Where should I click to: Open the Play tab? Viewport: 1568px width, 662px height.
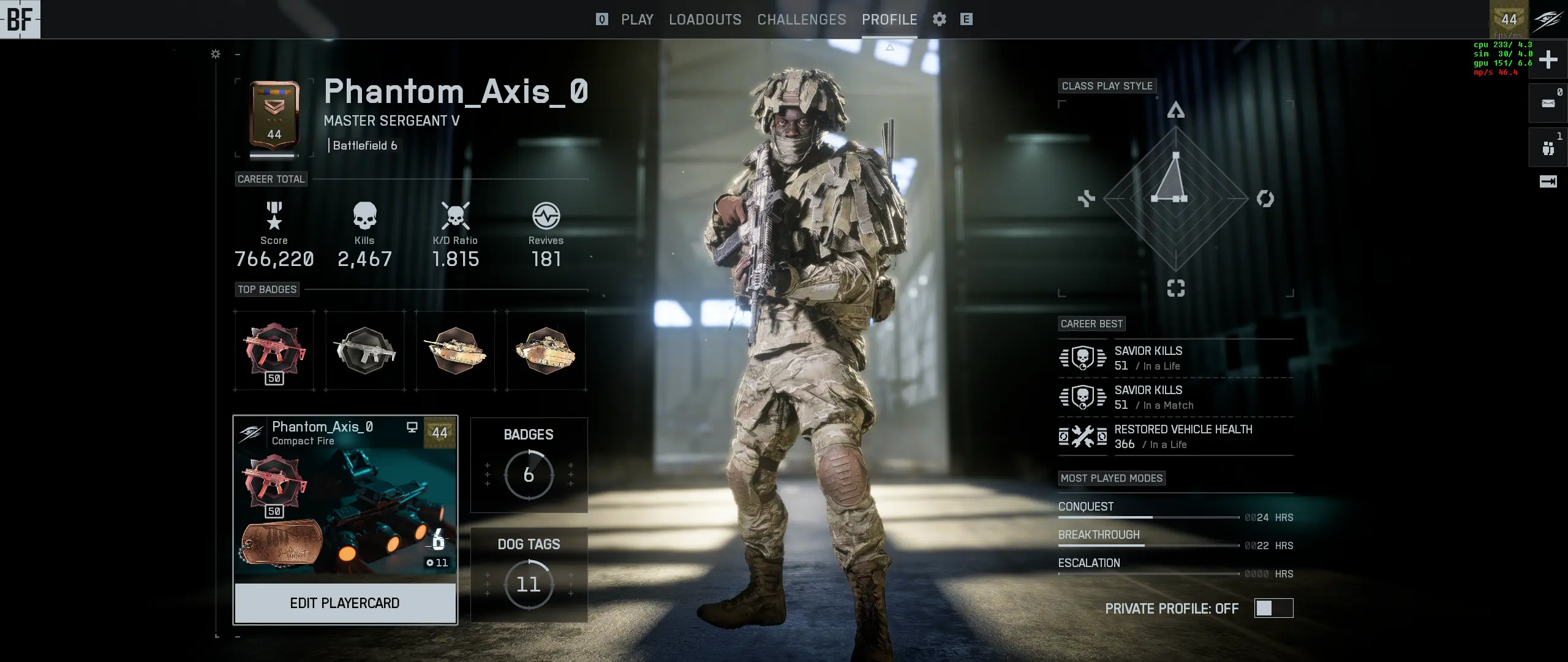coord(637,20)
